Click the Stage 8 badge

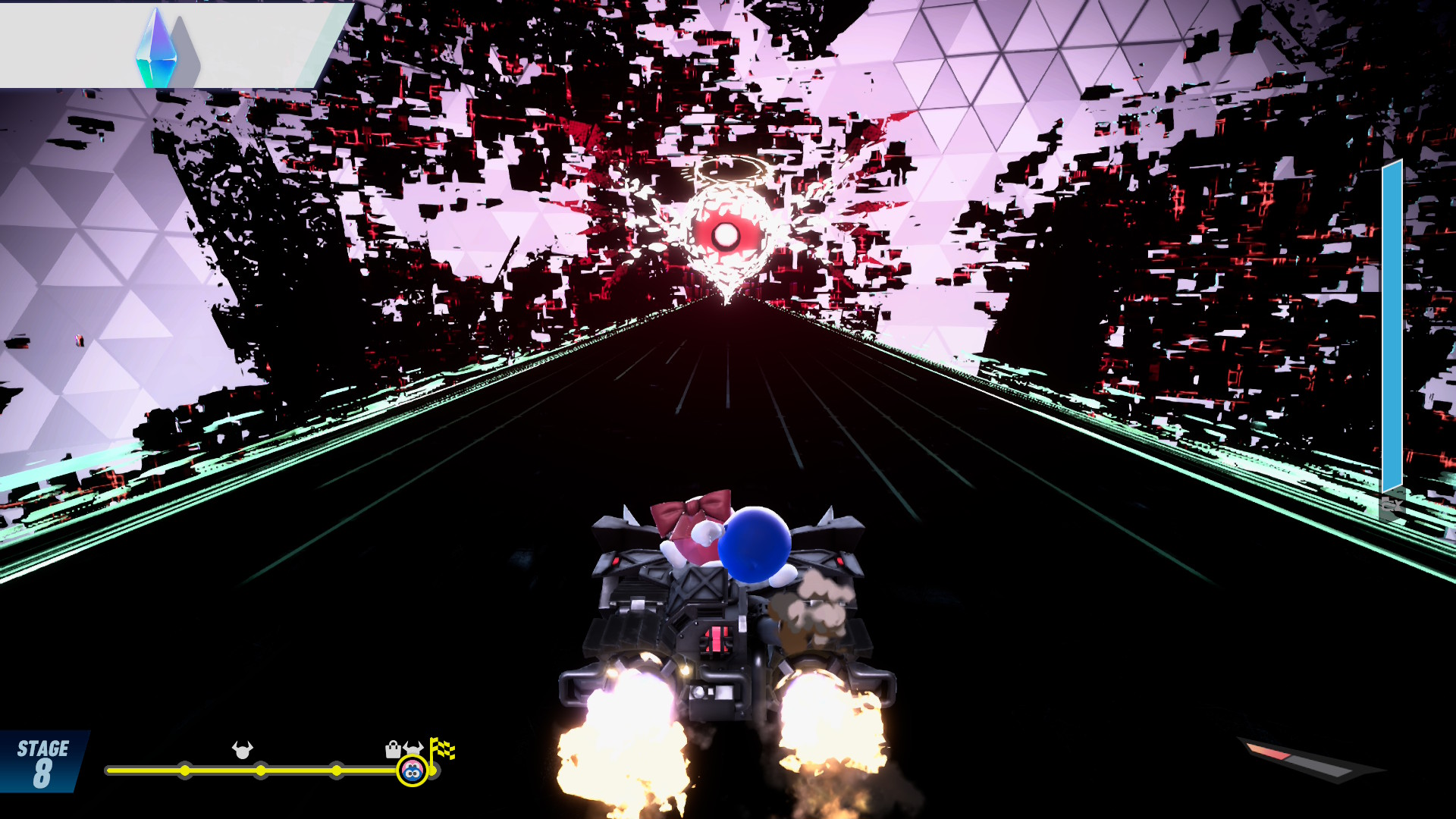42,762
